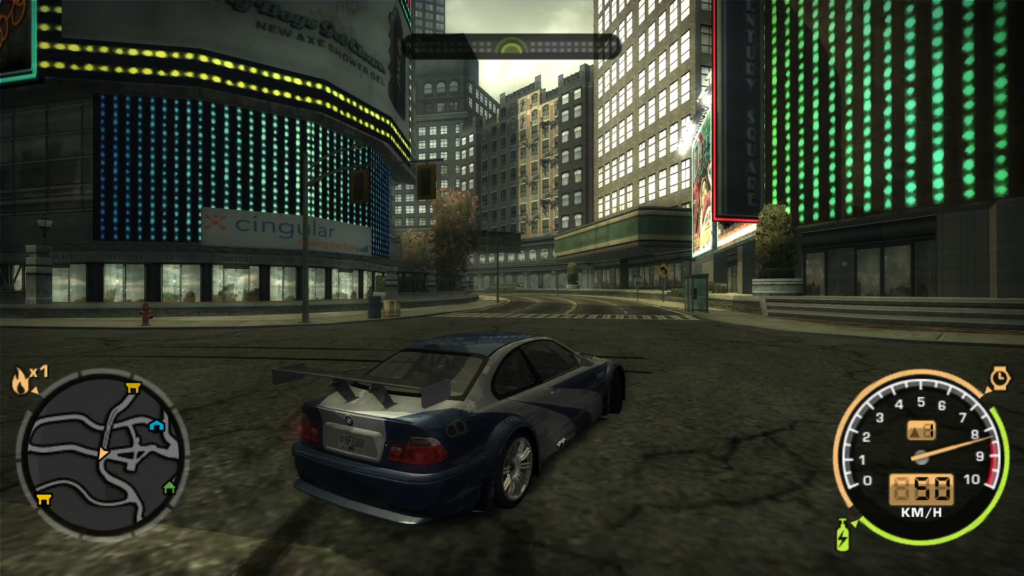Click the orange player arrow on the minimap
Screen dimensions: 1024x576
click(103, 455)
